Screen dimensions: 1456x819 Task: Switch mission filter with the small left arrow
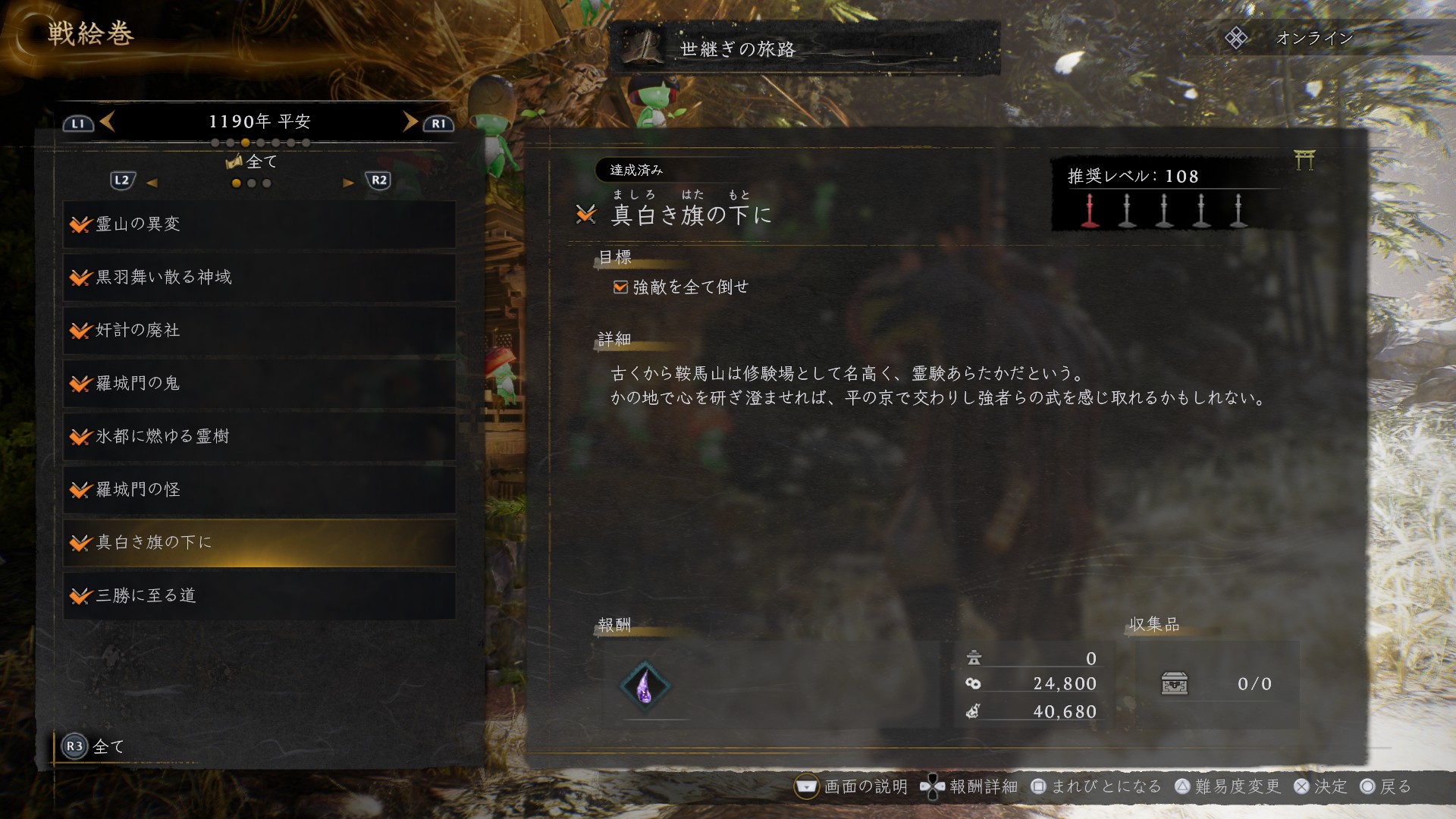pyautogui.click(x=152, y=183)
